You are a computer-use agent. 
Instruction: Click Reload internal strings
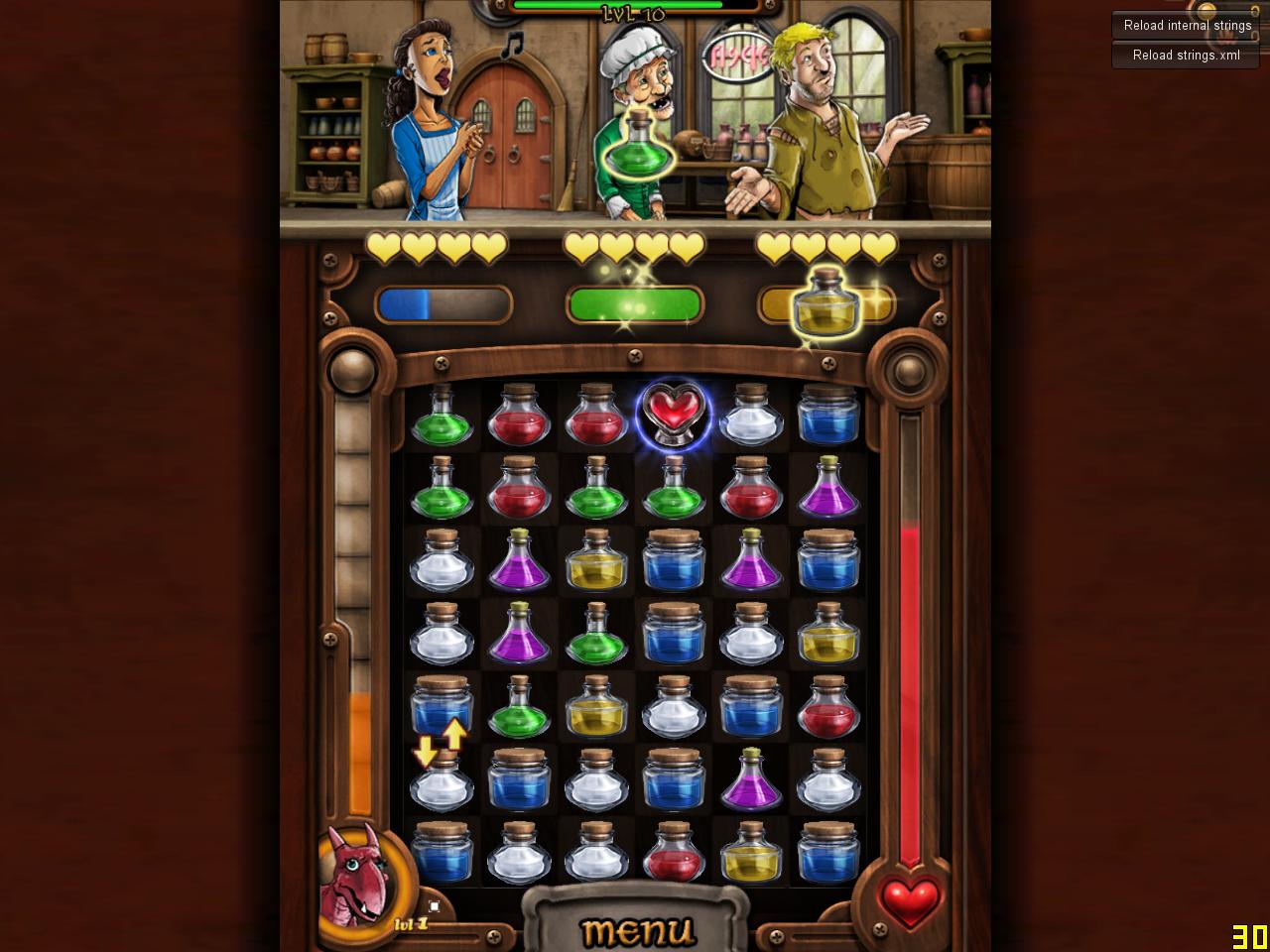1186,26
